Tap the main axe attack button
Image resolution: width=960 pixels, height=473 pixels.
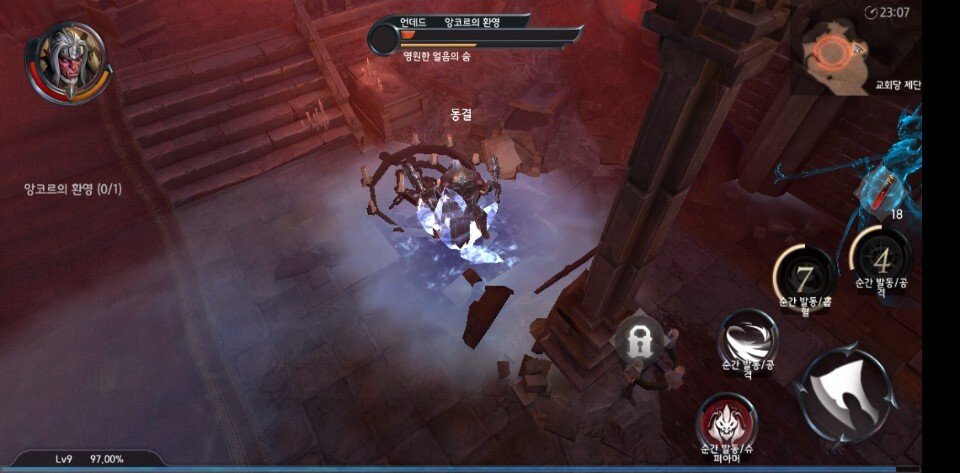[x=845, y=392]
